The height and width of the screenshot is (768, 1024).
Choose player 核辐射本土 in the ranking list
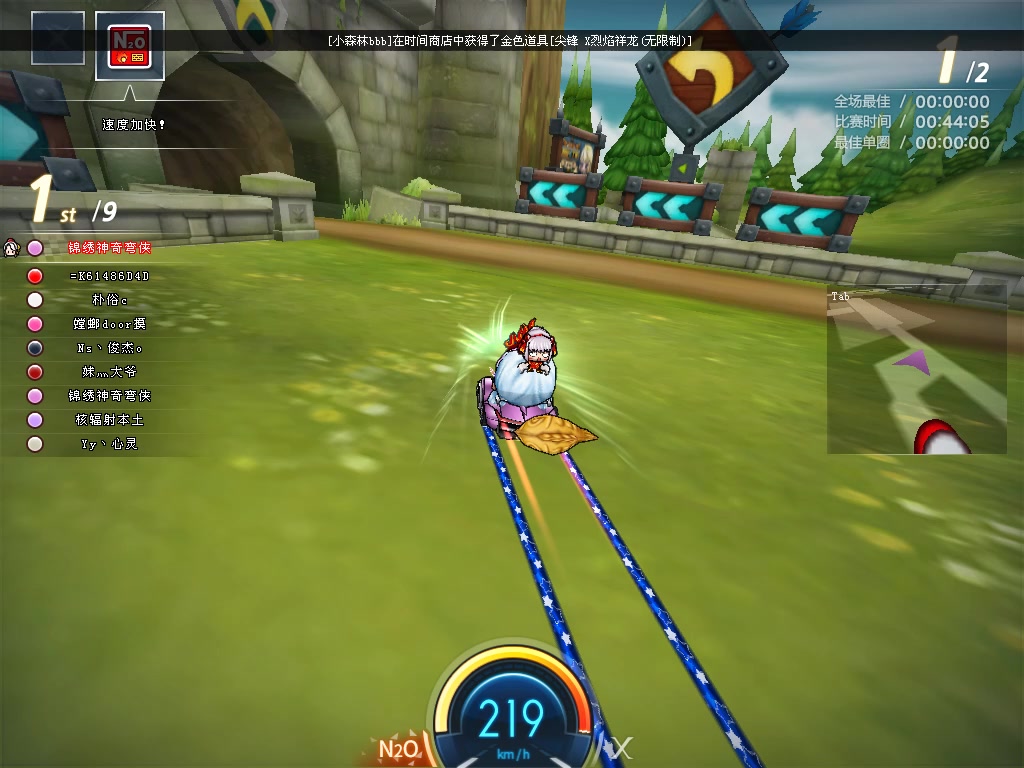[109, 420]
